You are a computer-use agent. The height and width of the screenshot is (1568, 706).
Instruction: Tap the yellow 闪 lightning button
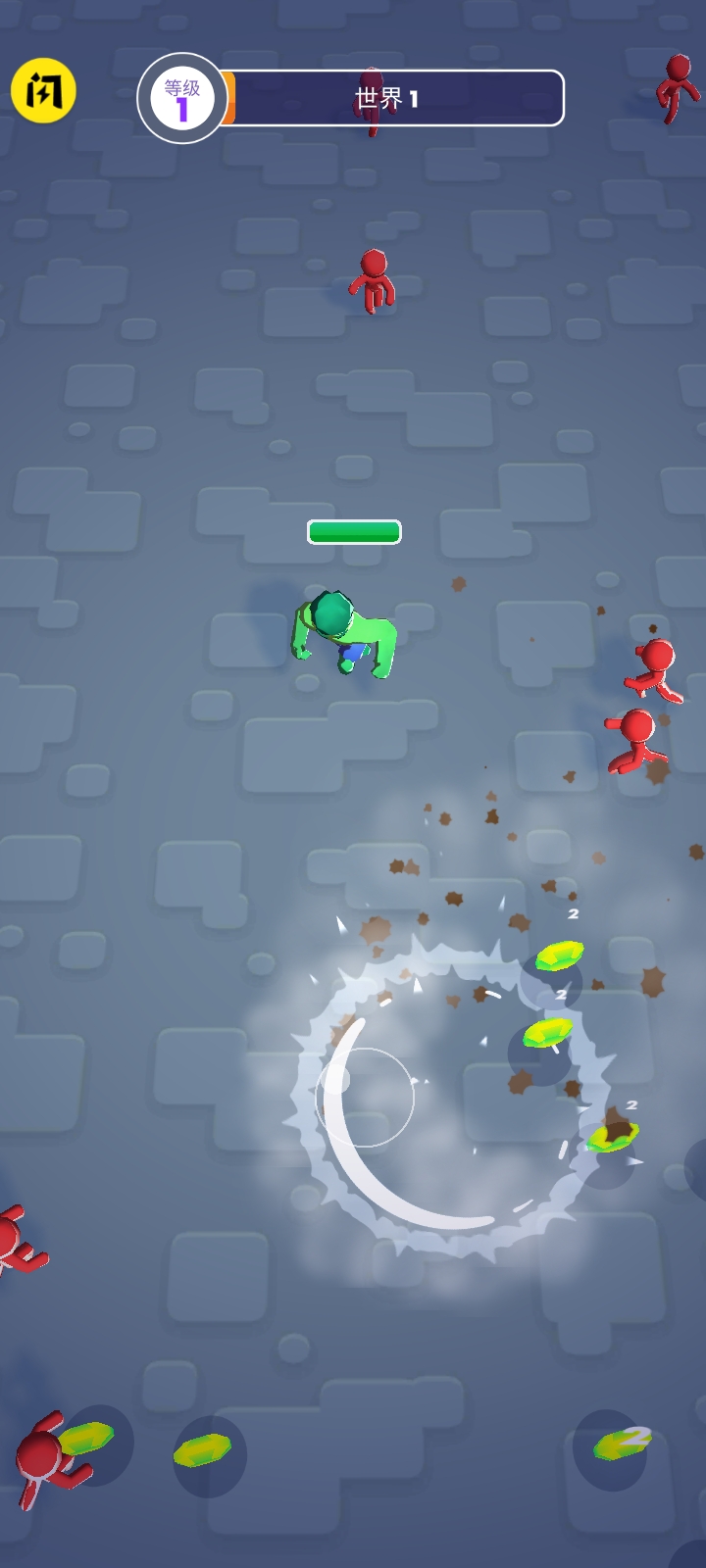pos(44,91)
